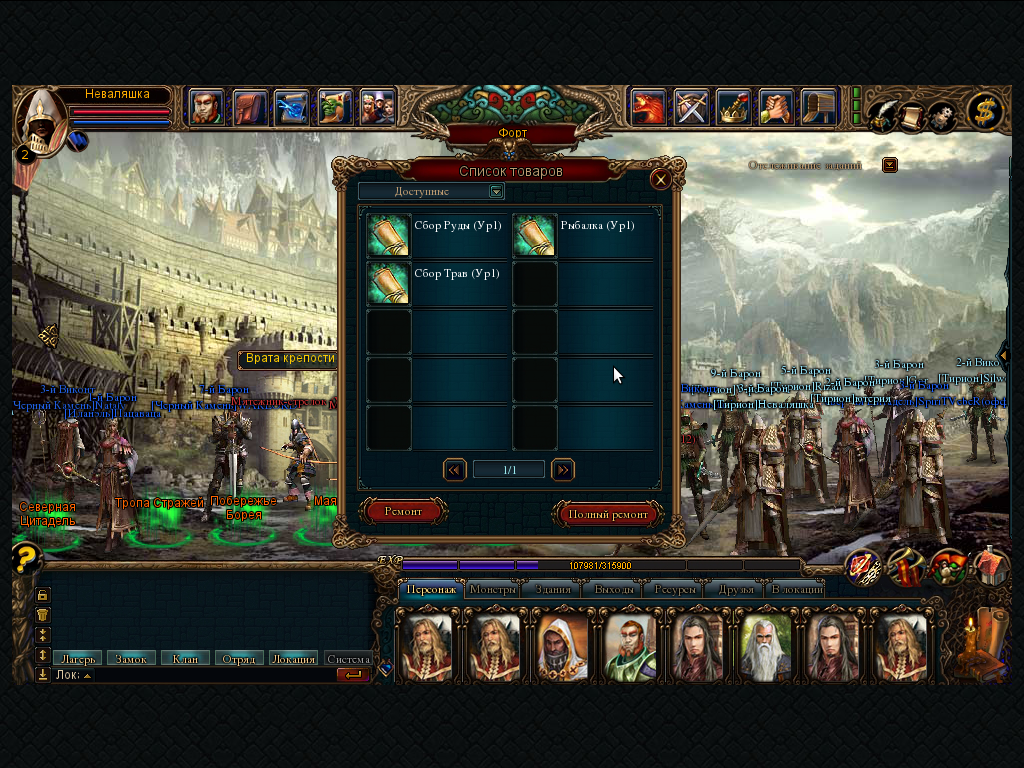
Task: Go to next page of goods list
Action: point(563,469)
